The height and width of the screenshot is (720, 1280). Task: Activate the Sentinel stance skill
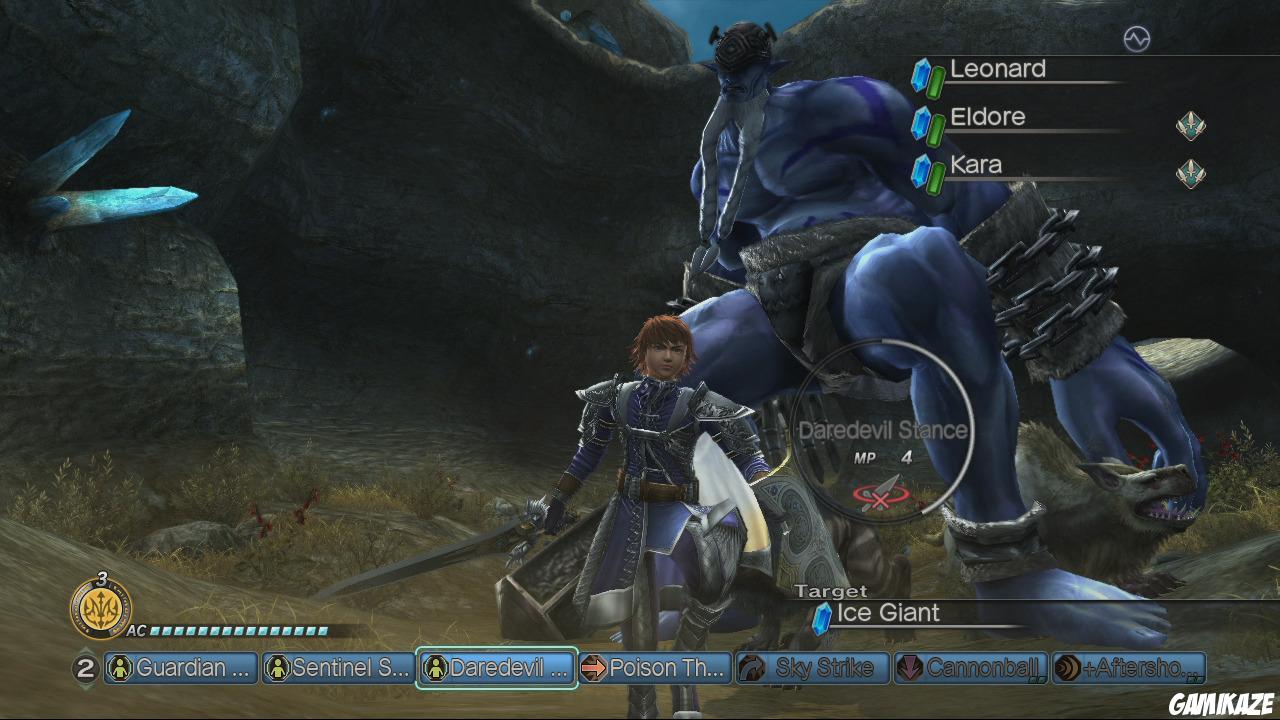[x=338, y=668]
